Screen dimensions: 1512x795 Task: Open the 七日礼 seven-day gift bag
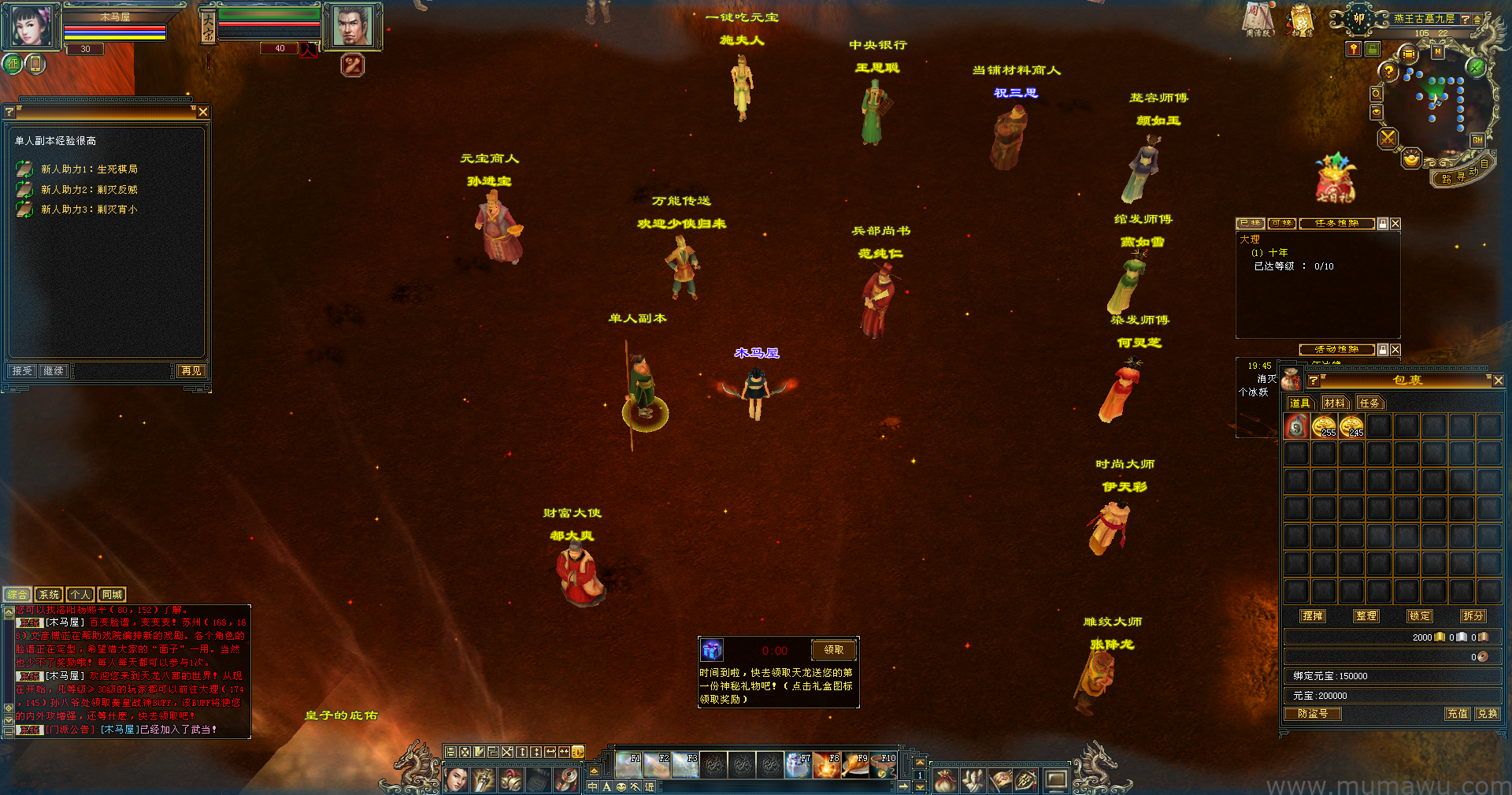1334,178
